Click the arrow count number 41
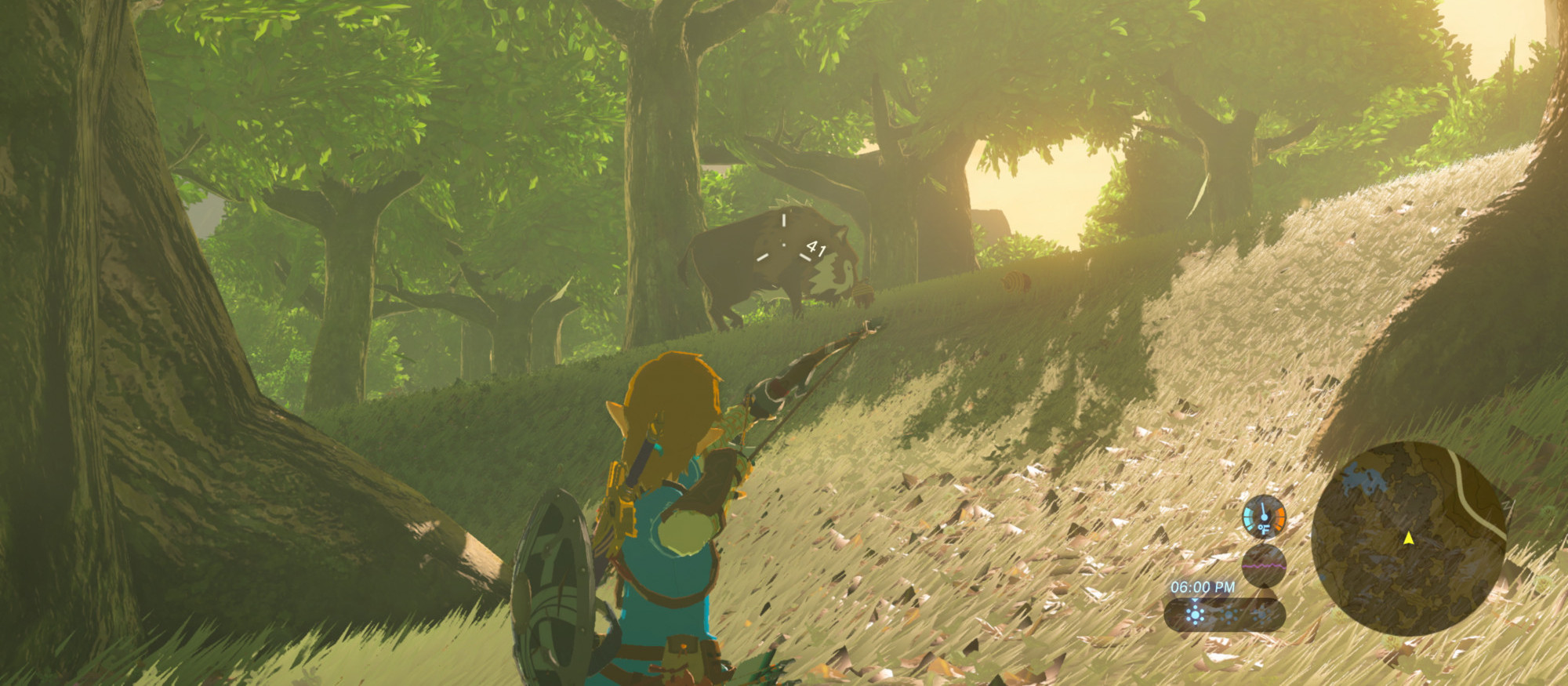The width and height of the screenshot is (1568, 686). click(x=815, y=249)
